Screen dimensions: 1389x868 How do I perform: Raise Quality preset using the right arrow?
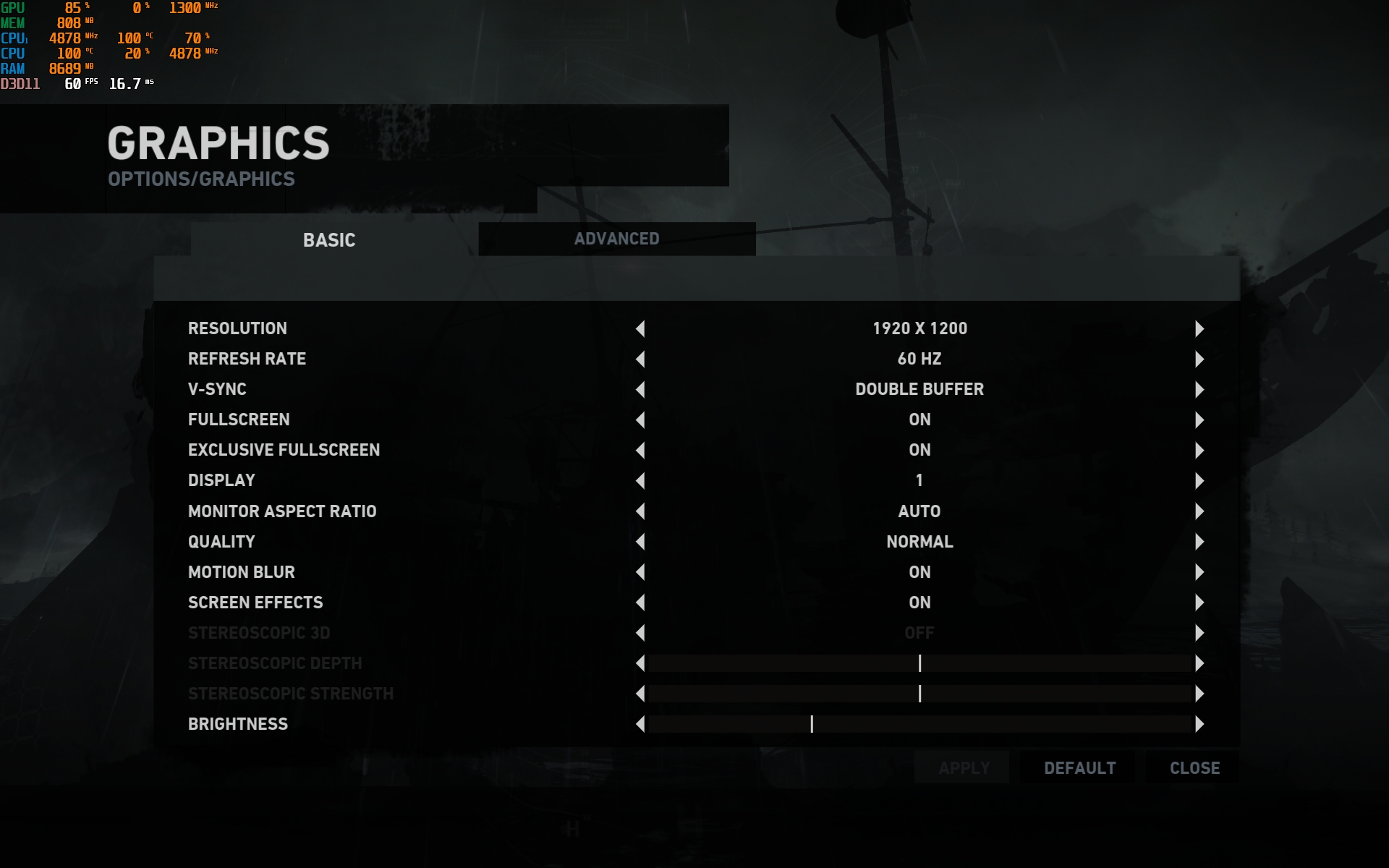click(x=1199, y=542)
